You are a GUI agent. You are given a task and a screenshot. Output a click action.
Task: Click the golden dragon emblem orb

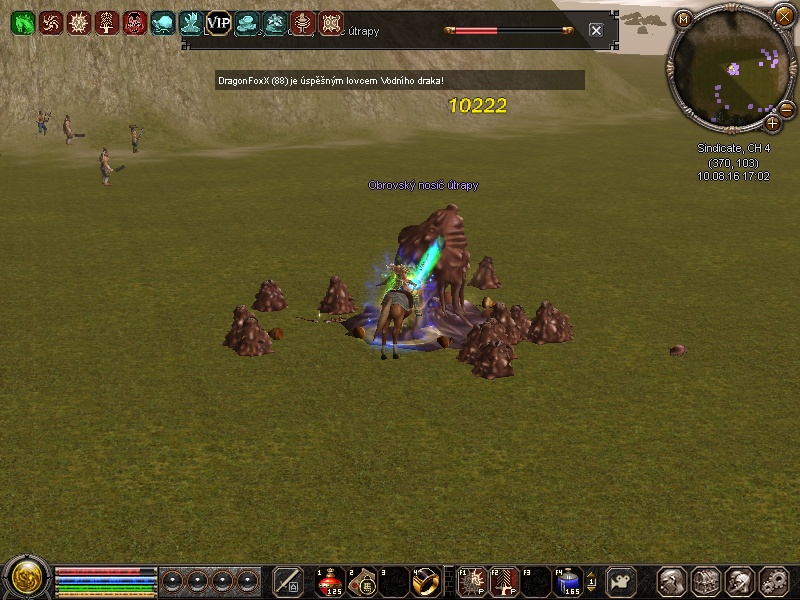pyautogui.click(x=27, y=579)
